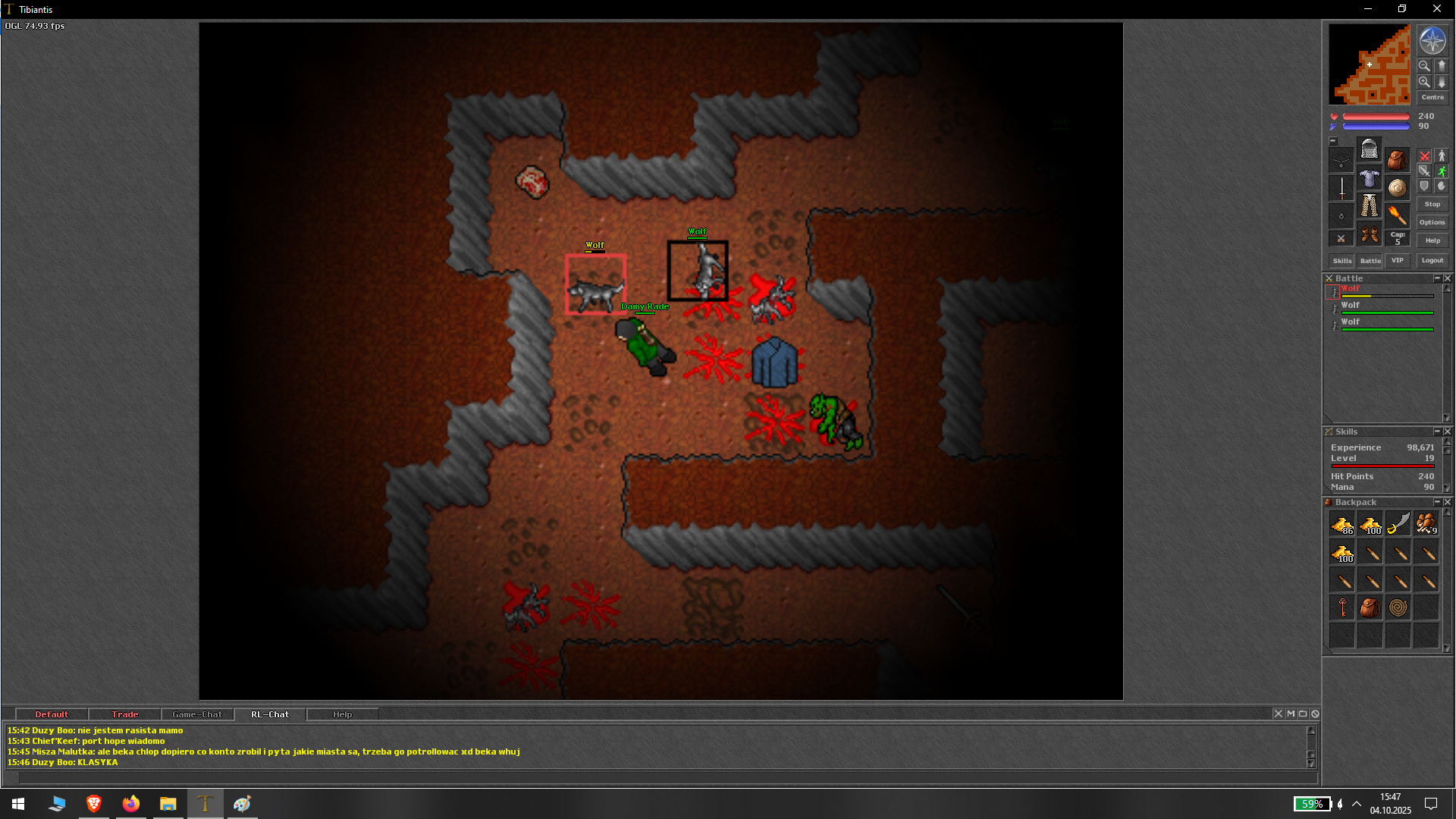Open the brown backpack in the inventory slot

(1398, 159)
